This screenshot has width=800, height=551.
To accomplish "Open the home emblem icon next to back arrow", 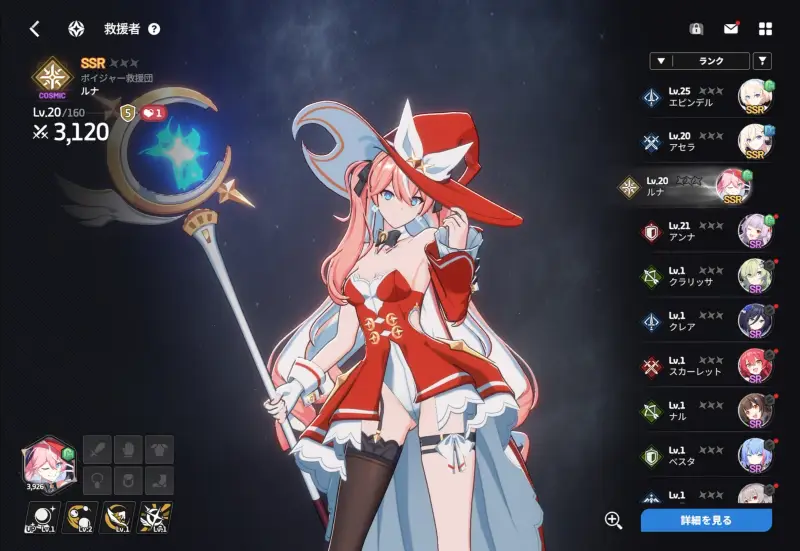I will click(x=76, y=29).
